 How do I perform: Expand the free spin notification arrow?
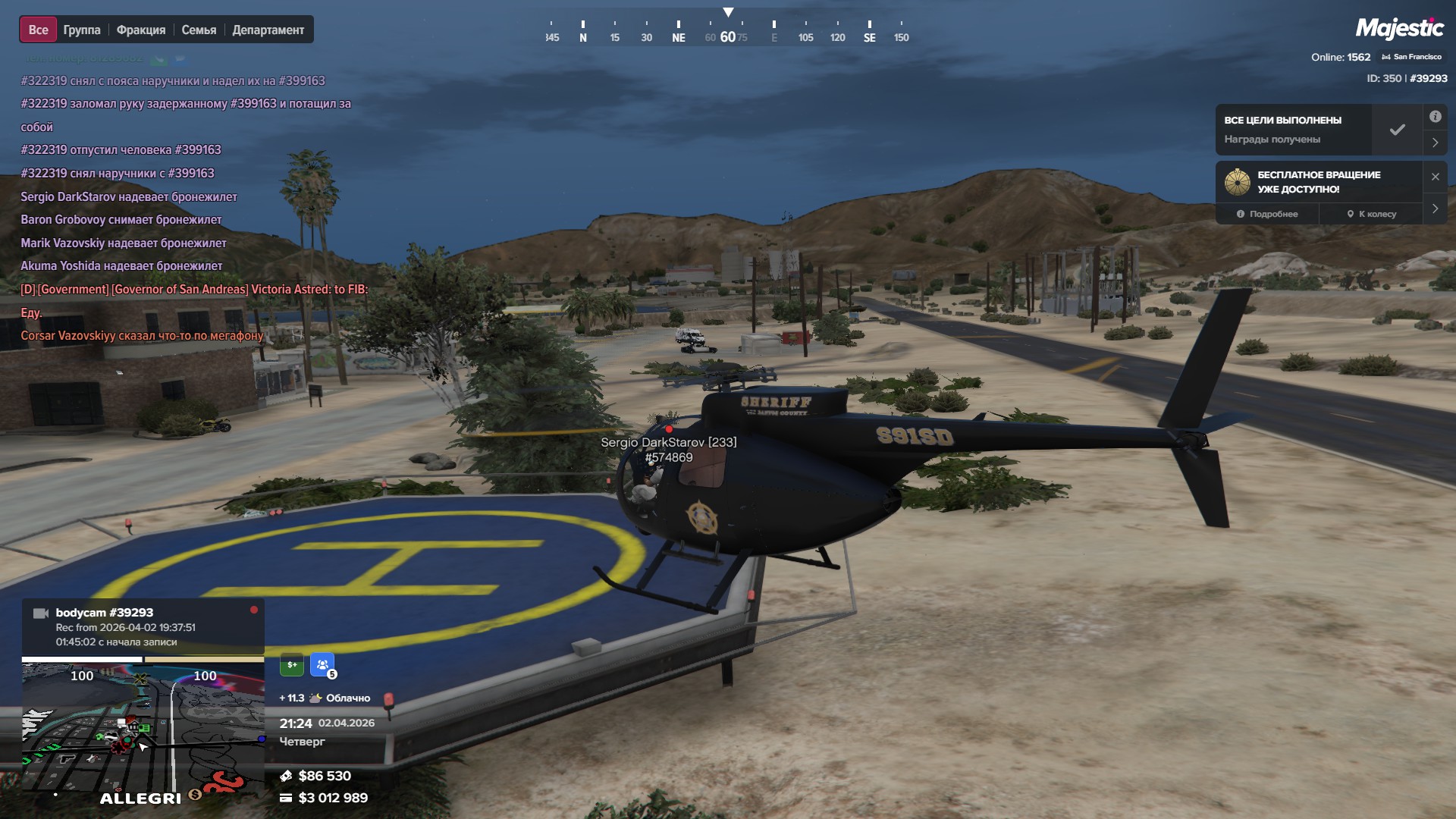[1435, 209]
